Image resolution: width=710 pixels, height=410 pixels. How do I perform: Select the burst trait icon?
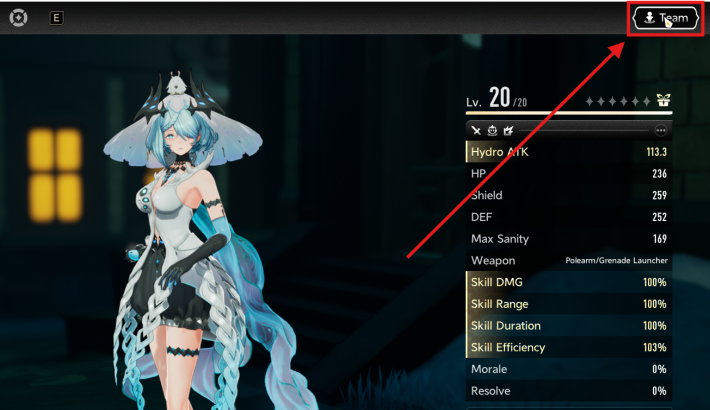(x=508, y=130)
